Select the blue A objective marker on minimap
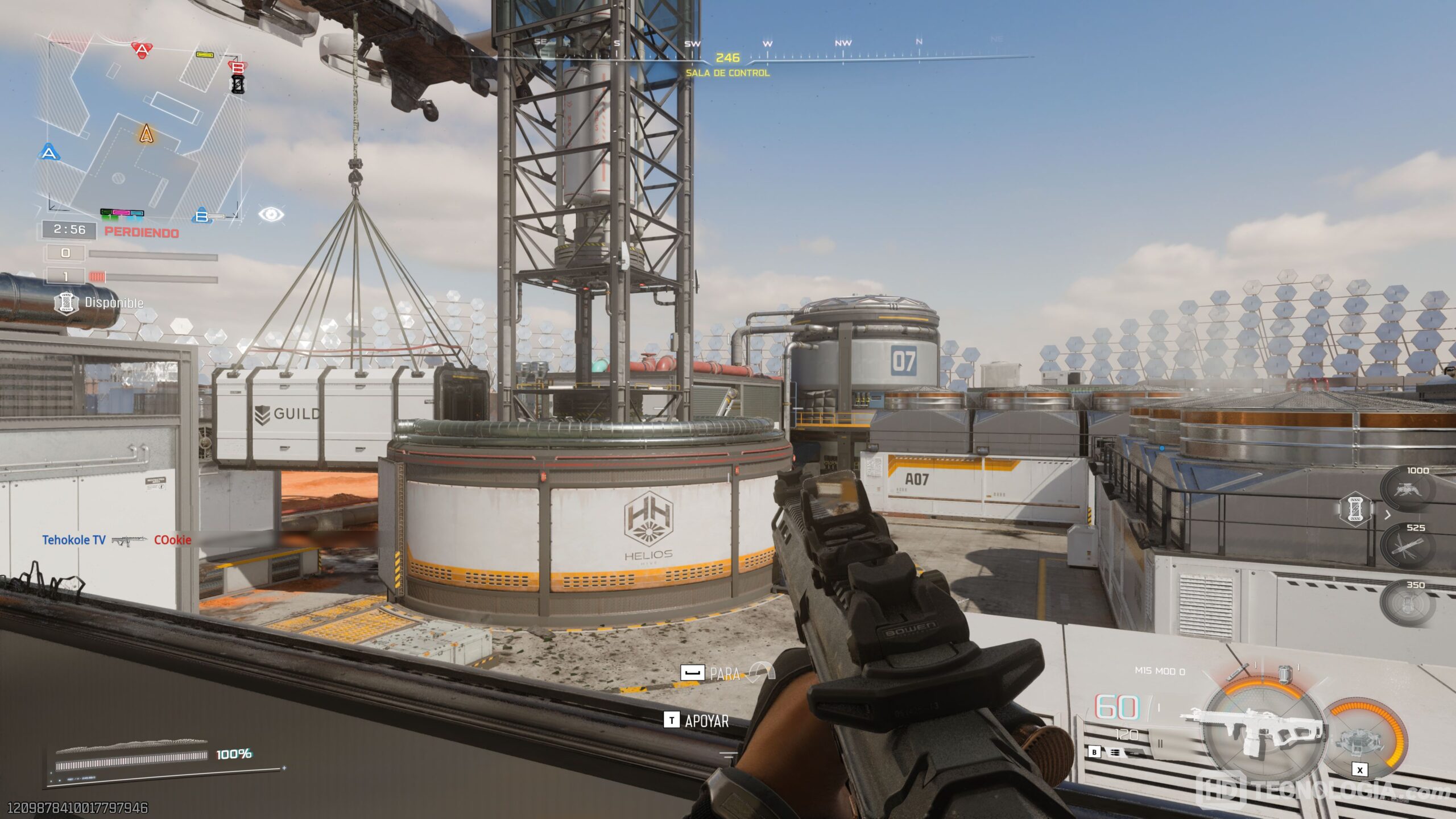This screenshot has height=819, width=1456. pyautogui.click(x=49, y=152)
